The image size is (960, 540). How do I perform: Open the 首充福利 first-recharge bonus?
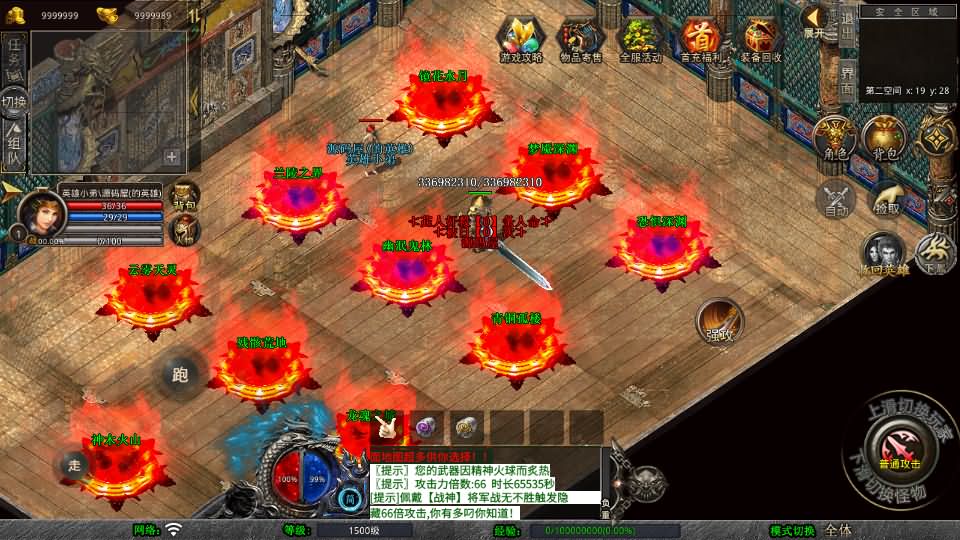pyautogui.click(x=702, y=38)
